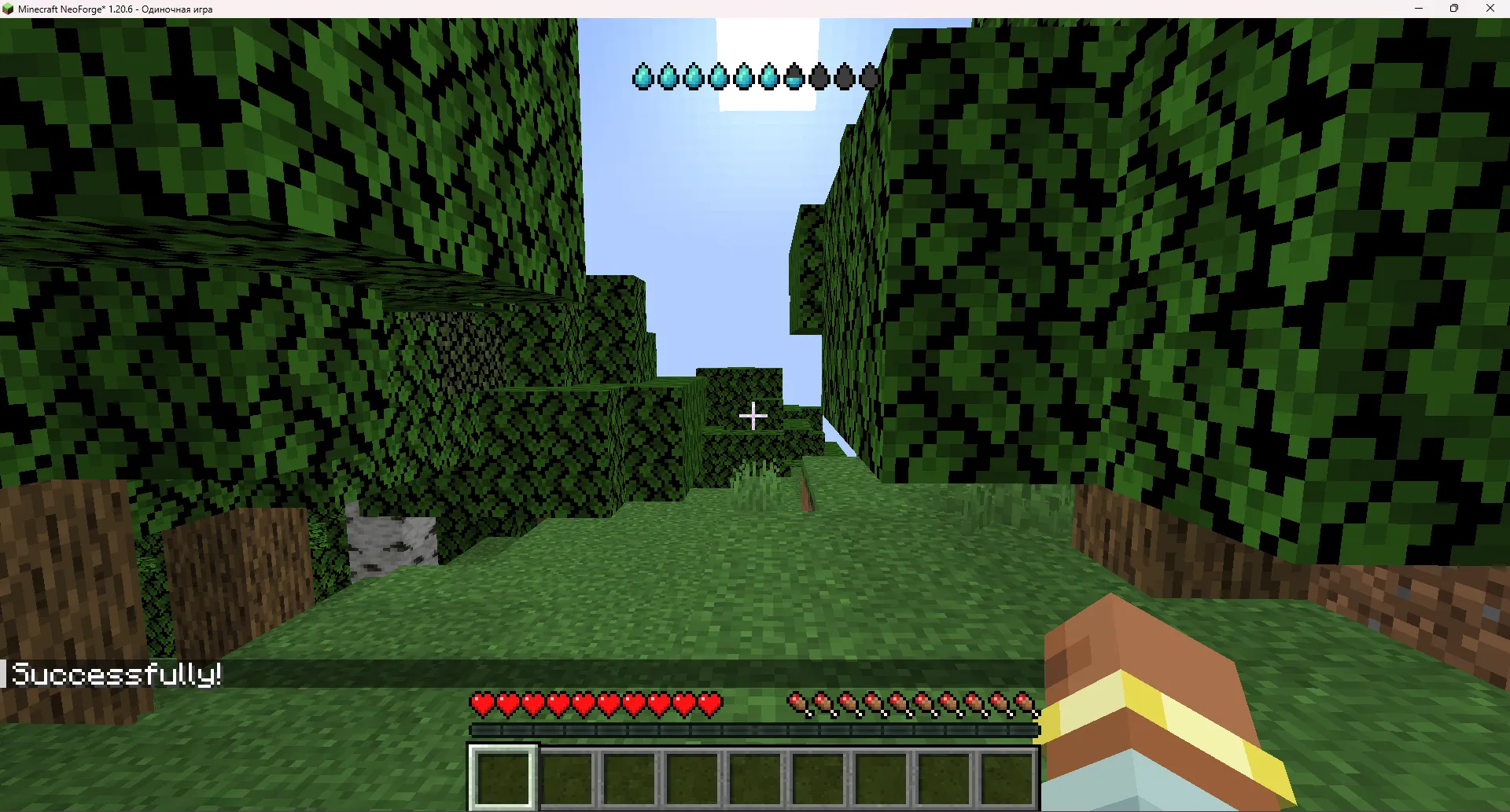Click the fourth hotbar slot
1510x812 pixels.
click(692, 778)
